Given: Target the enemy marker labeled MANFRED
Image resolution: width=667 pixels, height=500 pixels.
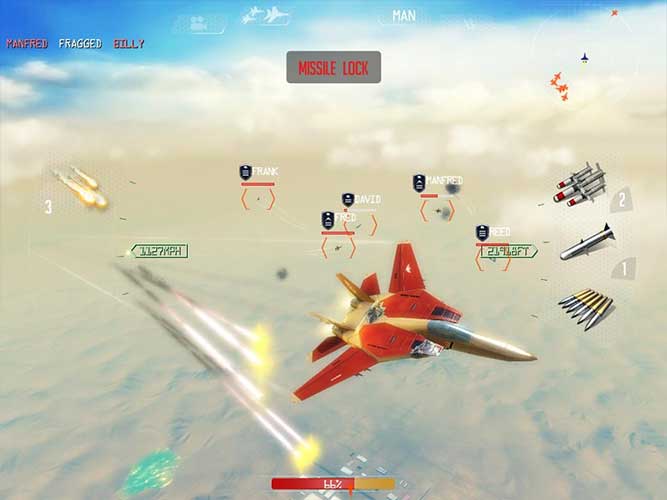Looking at the screenshot, I should pyautogui.click(x=437, y=208).
